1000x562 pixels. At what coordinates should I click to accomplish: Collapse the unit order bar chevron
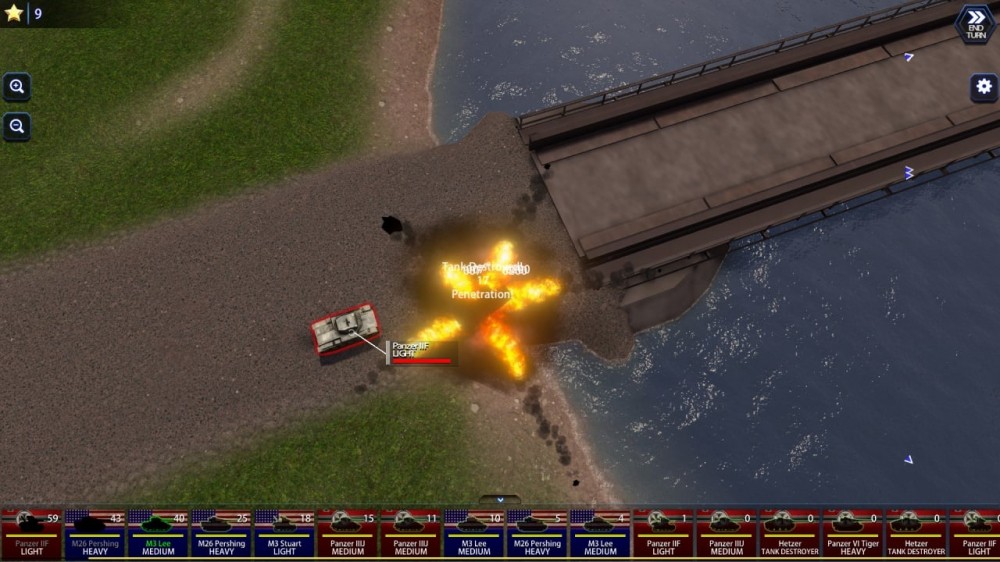500,499
